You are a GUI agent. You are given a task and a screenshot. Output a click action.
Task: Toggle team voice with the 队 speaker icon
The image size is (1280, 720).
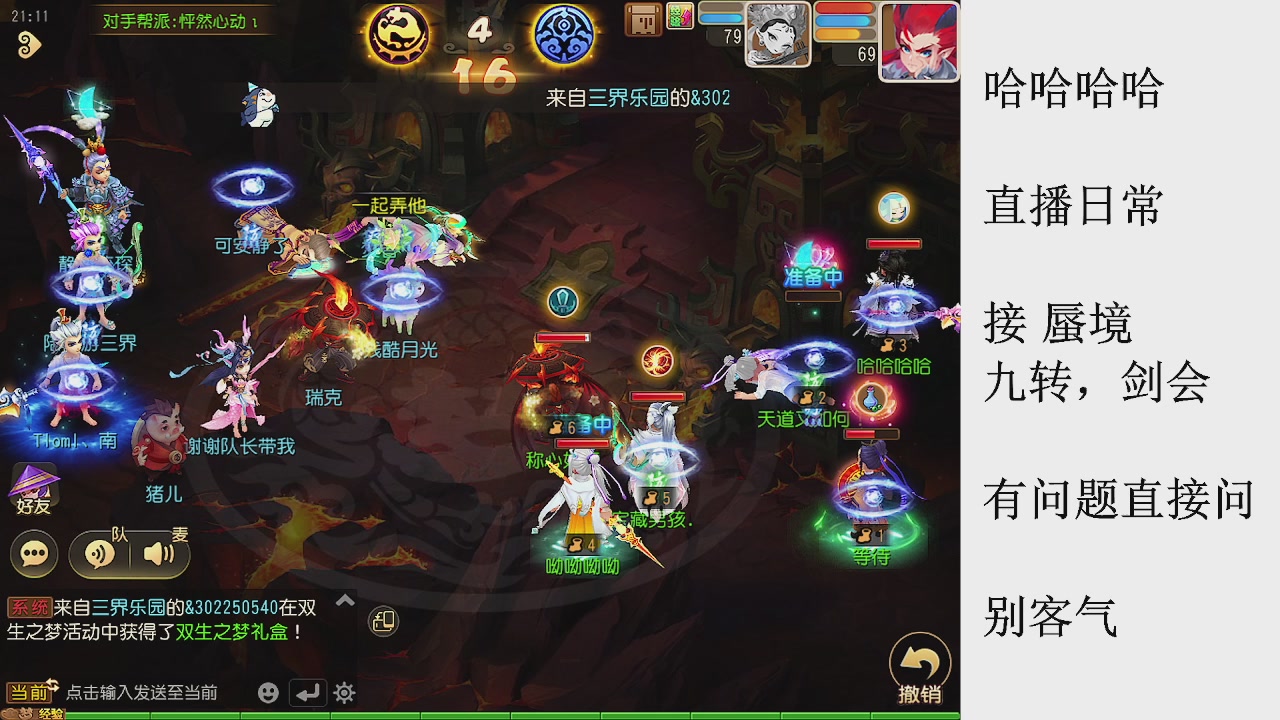(x=100, y=552)
